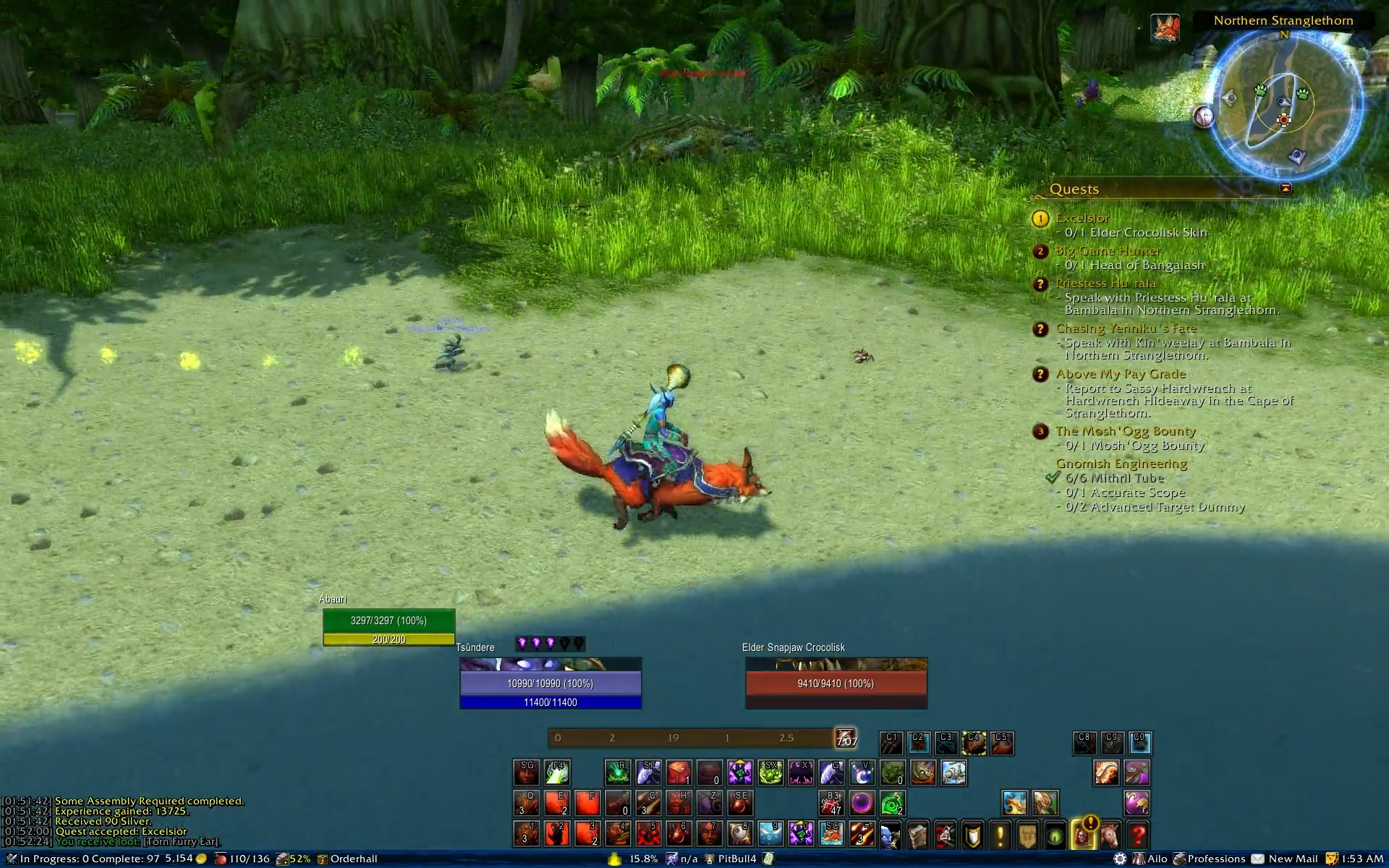This screenshot has height=868, width=1389.
Task: Select the Excelsior quest in the tracker
Action: pyautogui.click(x=1082, y=218)
